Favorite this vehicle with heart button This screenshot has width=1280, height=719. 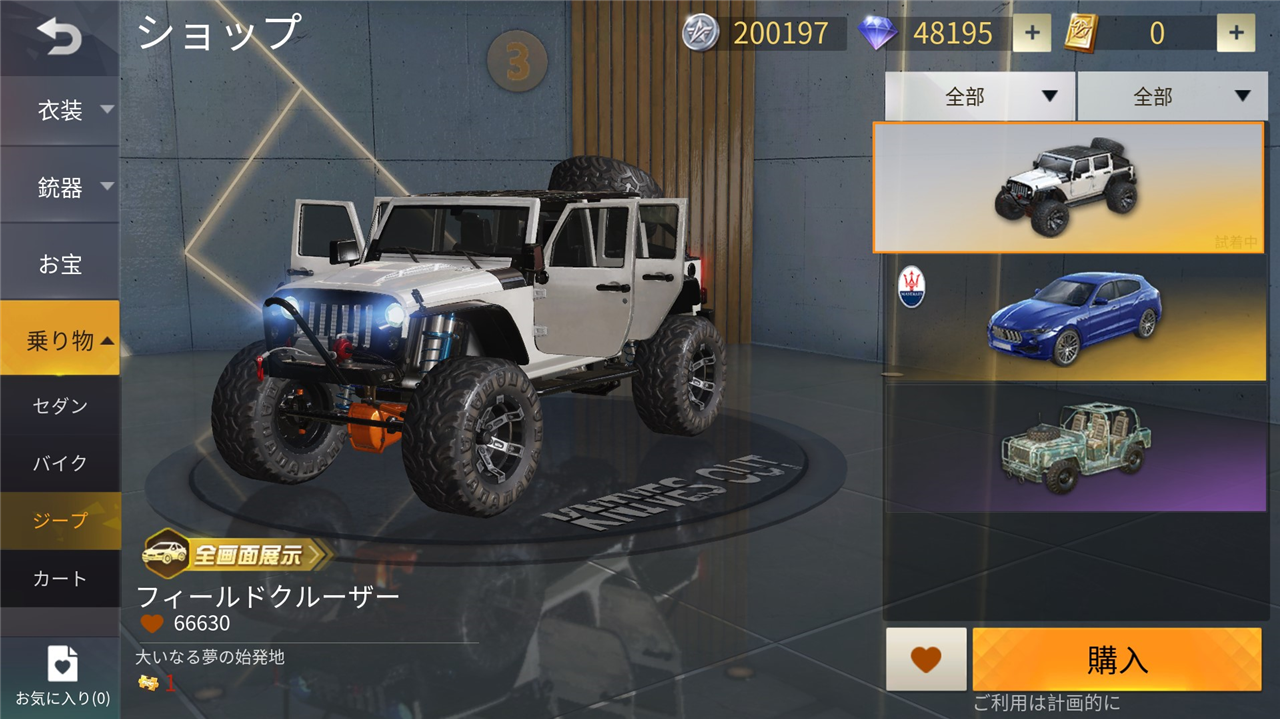click(x=926, y=659)
